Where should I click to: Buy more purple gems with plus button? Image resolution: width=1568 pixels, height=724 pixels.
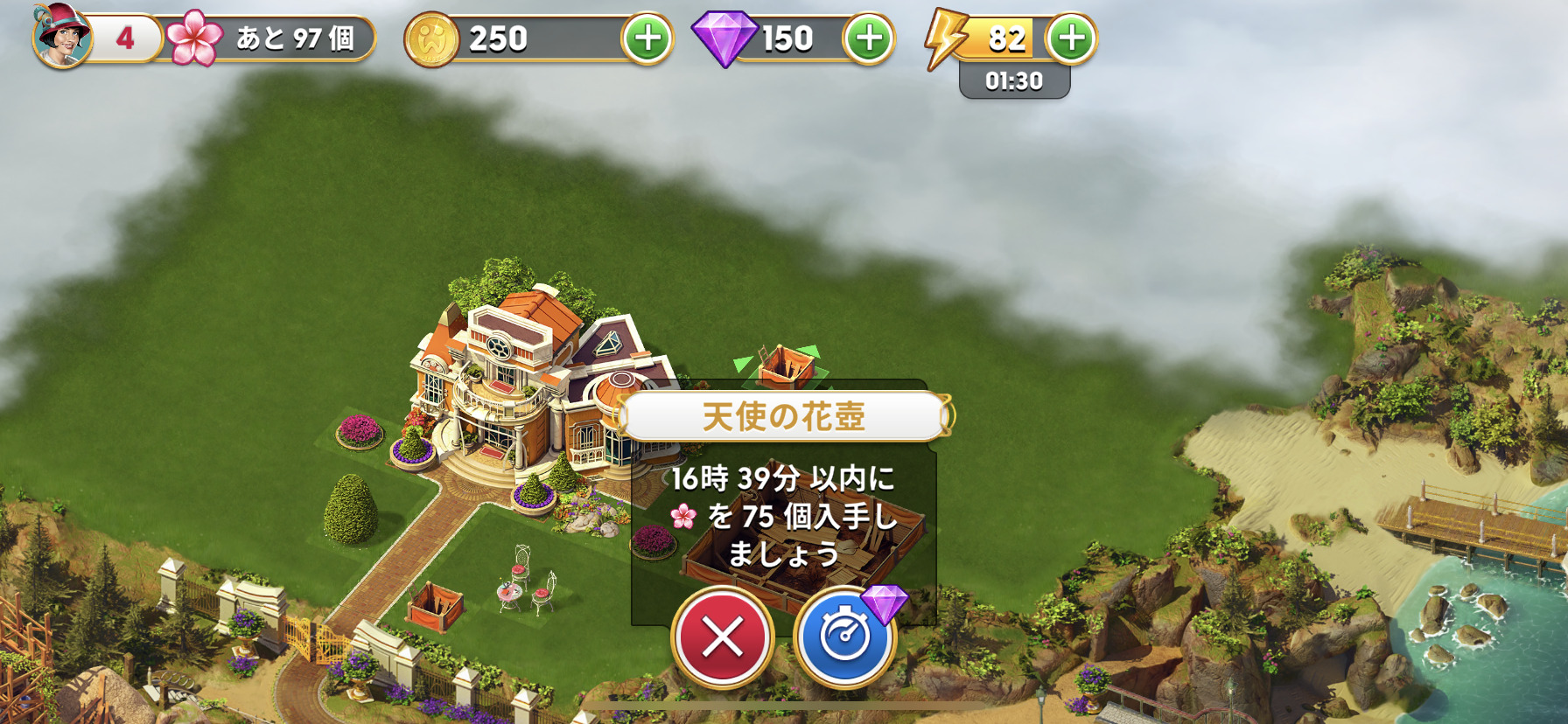point(868,38)
